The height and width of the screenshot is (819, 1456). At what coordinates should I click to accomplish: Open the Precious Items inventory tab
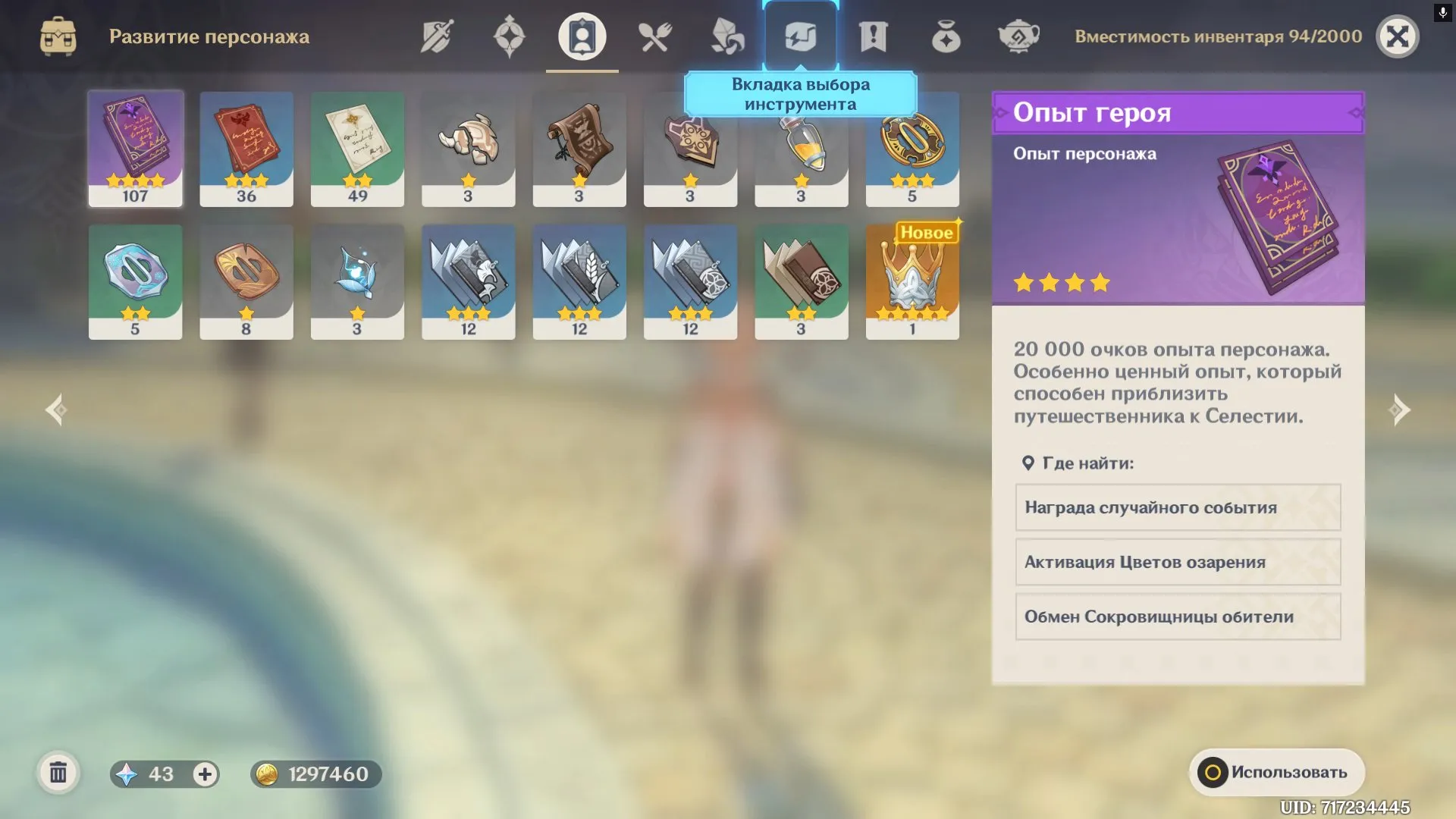click(946, 36)
